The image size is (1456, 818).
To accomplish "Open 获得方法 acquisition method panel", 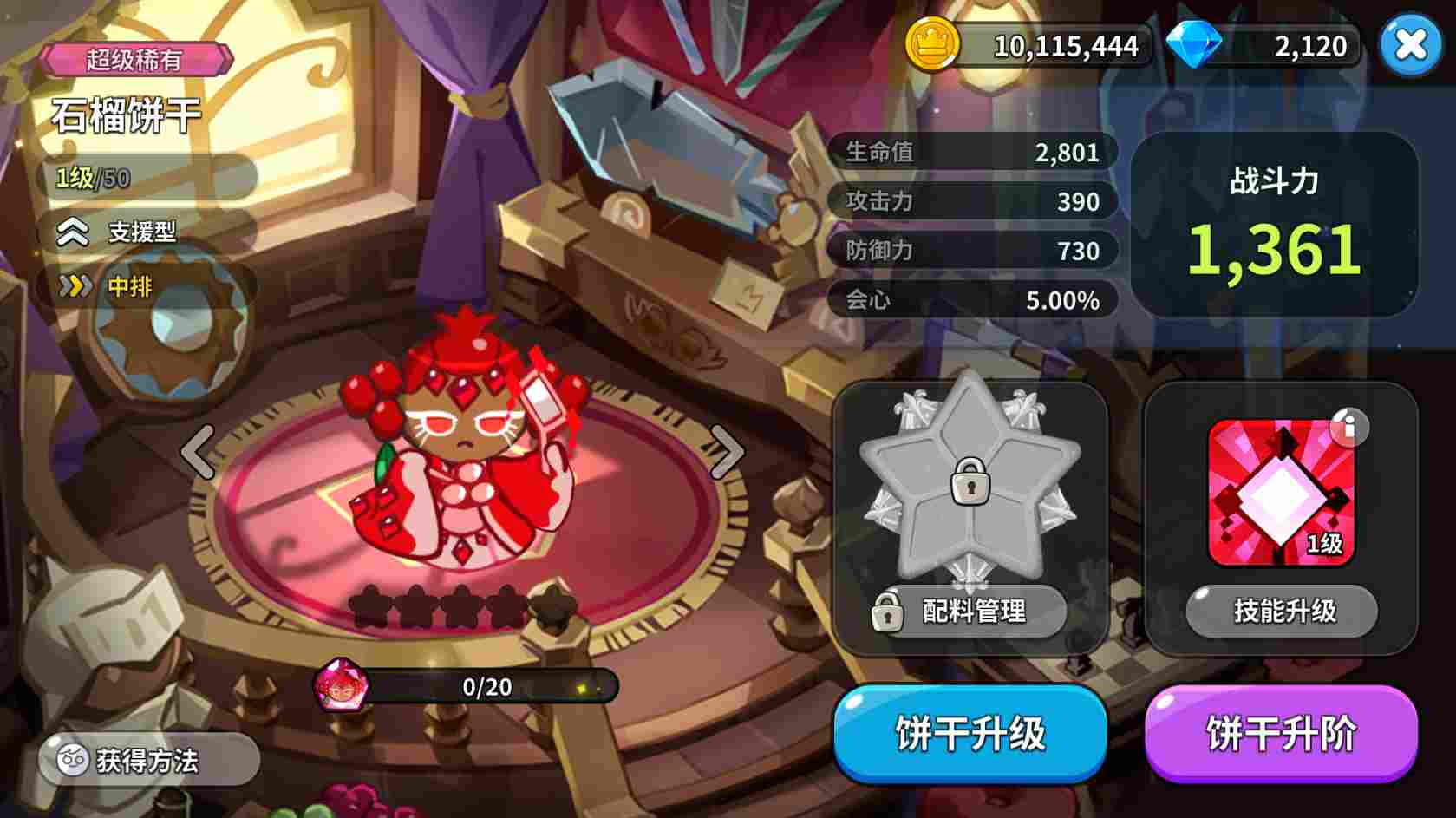I will (x=147, y=759).
